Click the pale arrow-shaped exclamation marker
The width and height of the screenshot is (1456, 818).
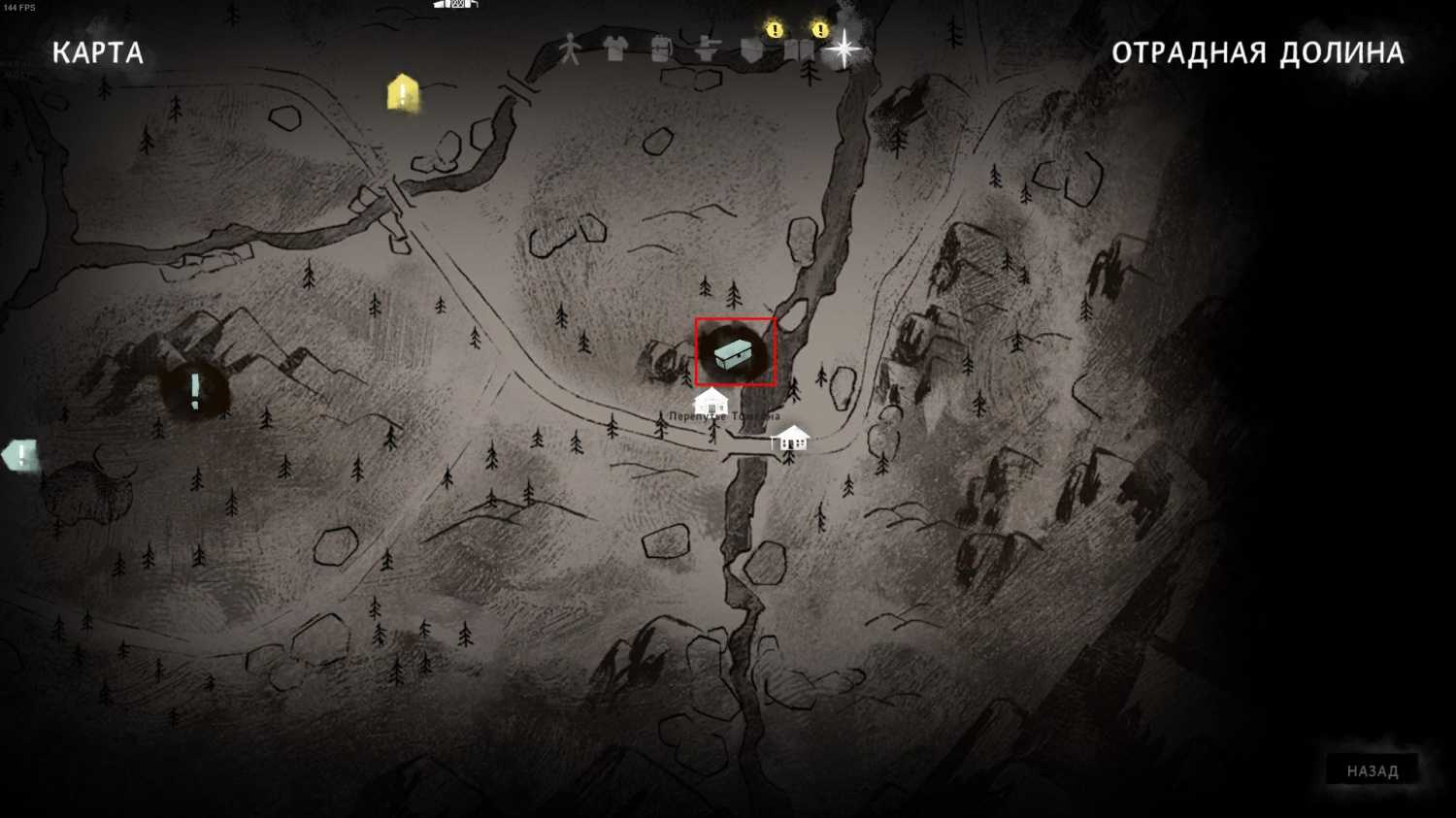point(20,455)
